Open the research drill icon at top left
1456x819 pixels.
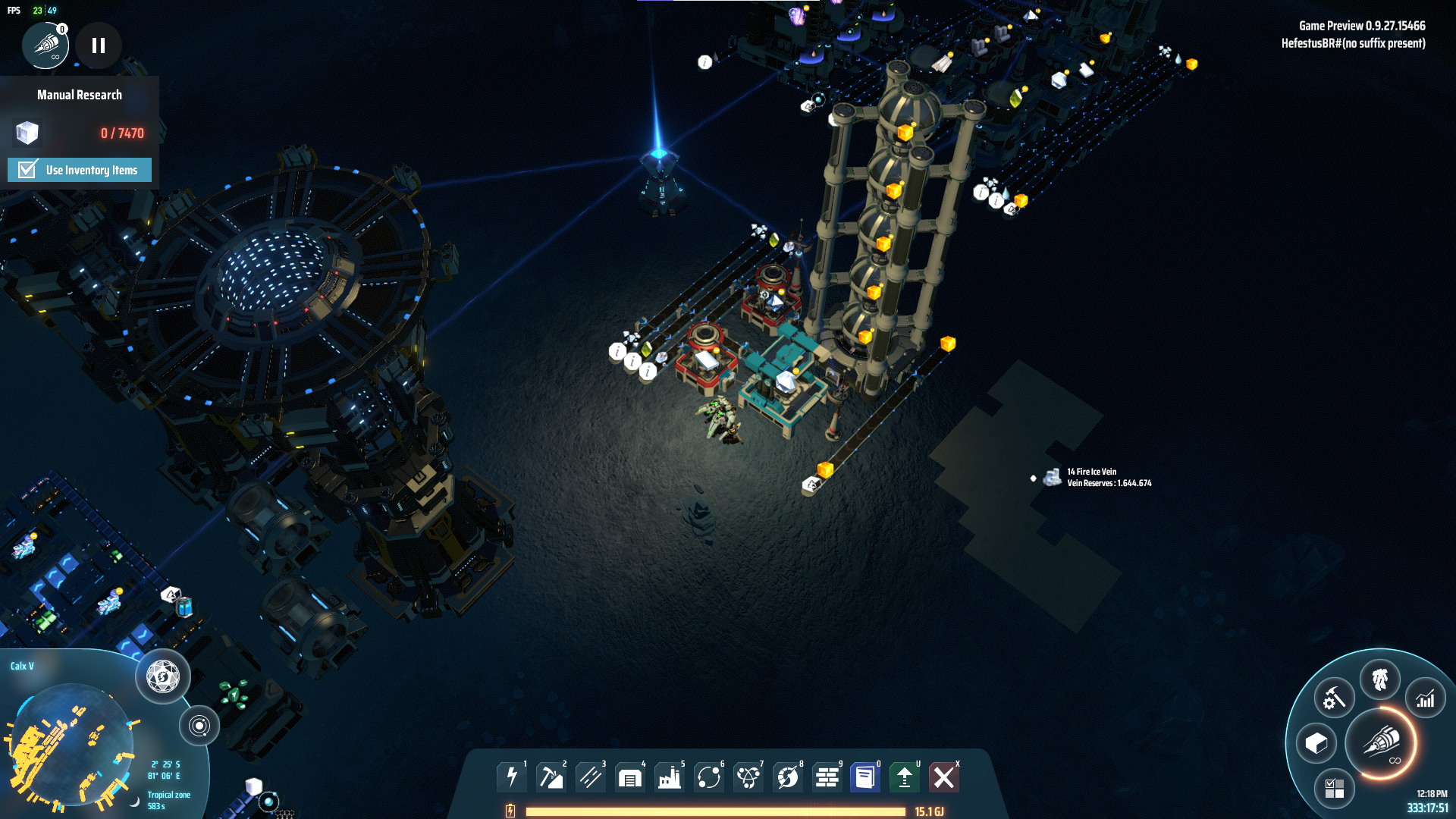point(45,45)
